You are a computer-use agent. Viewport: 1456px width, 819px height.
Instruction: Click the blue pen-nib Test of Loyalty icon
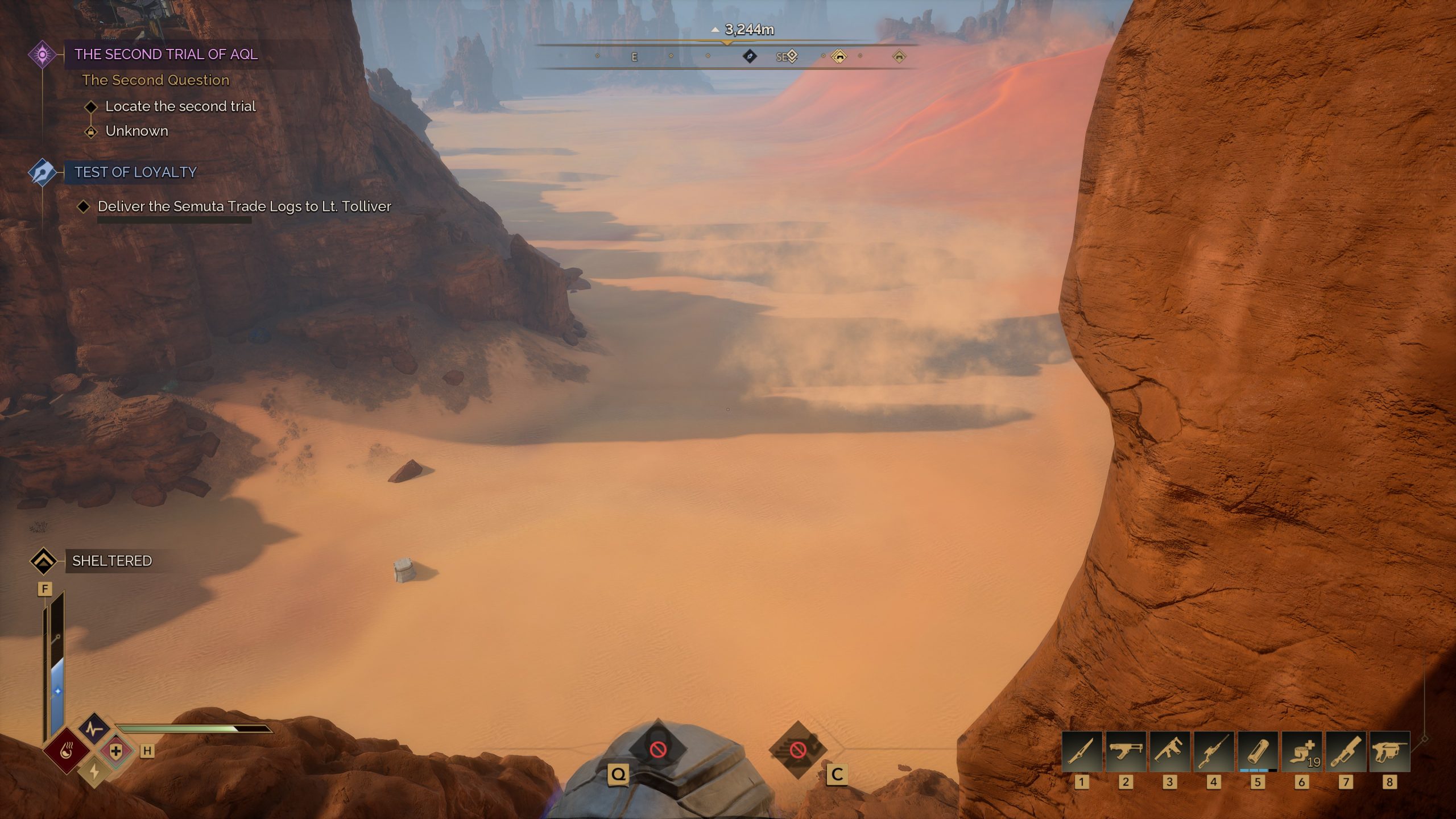coord(43,172)
